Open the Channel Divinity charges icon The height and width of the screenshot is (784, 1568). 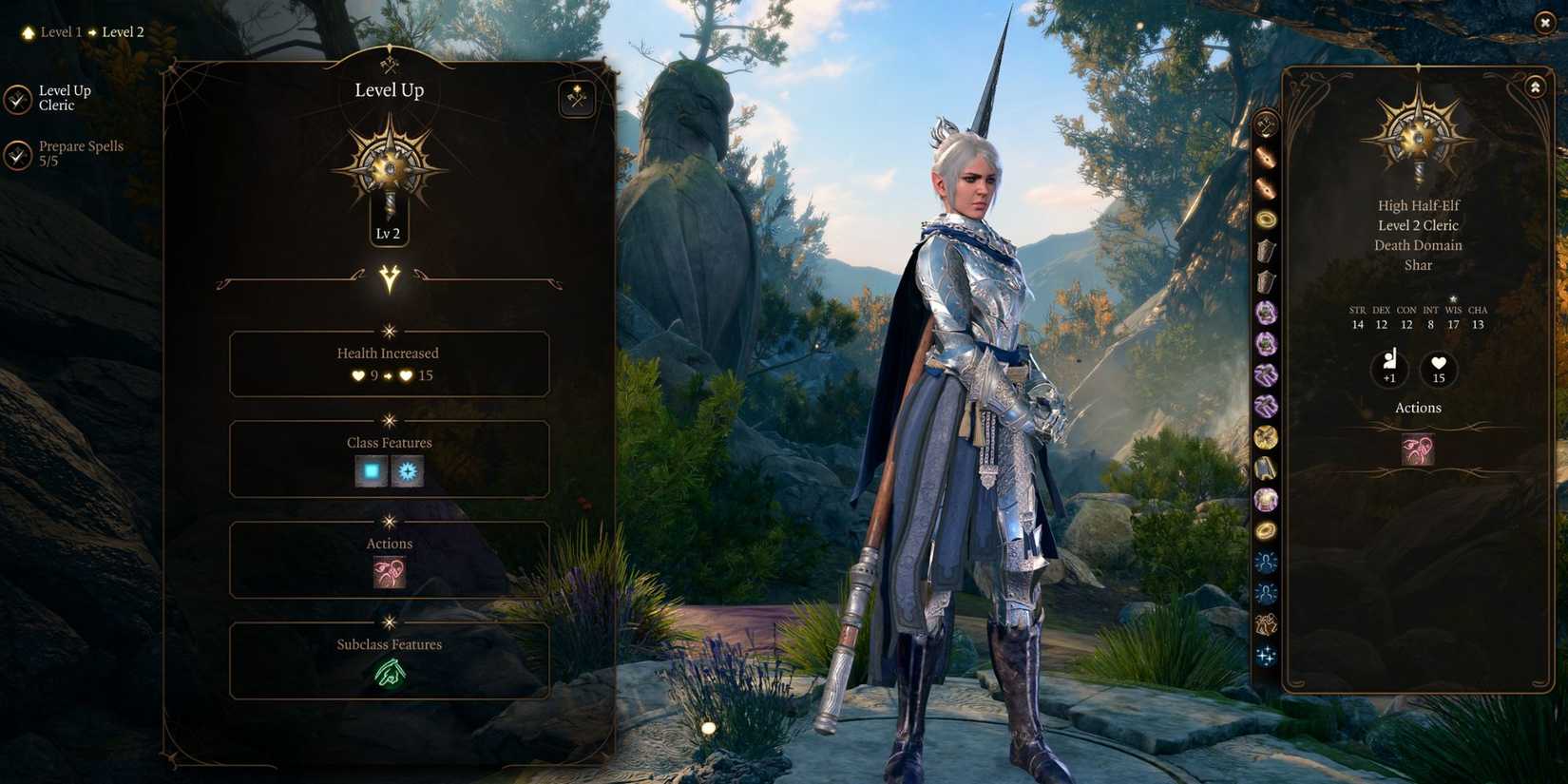(x=371, y=470)
